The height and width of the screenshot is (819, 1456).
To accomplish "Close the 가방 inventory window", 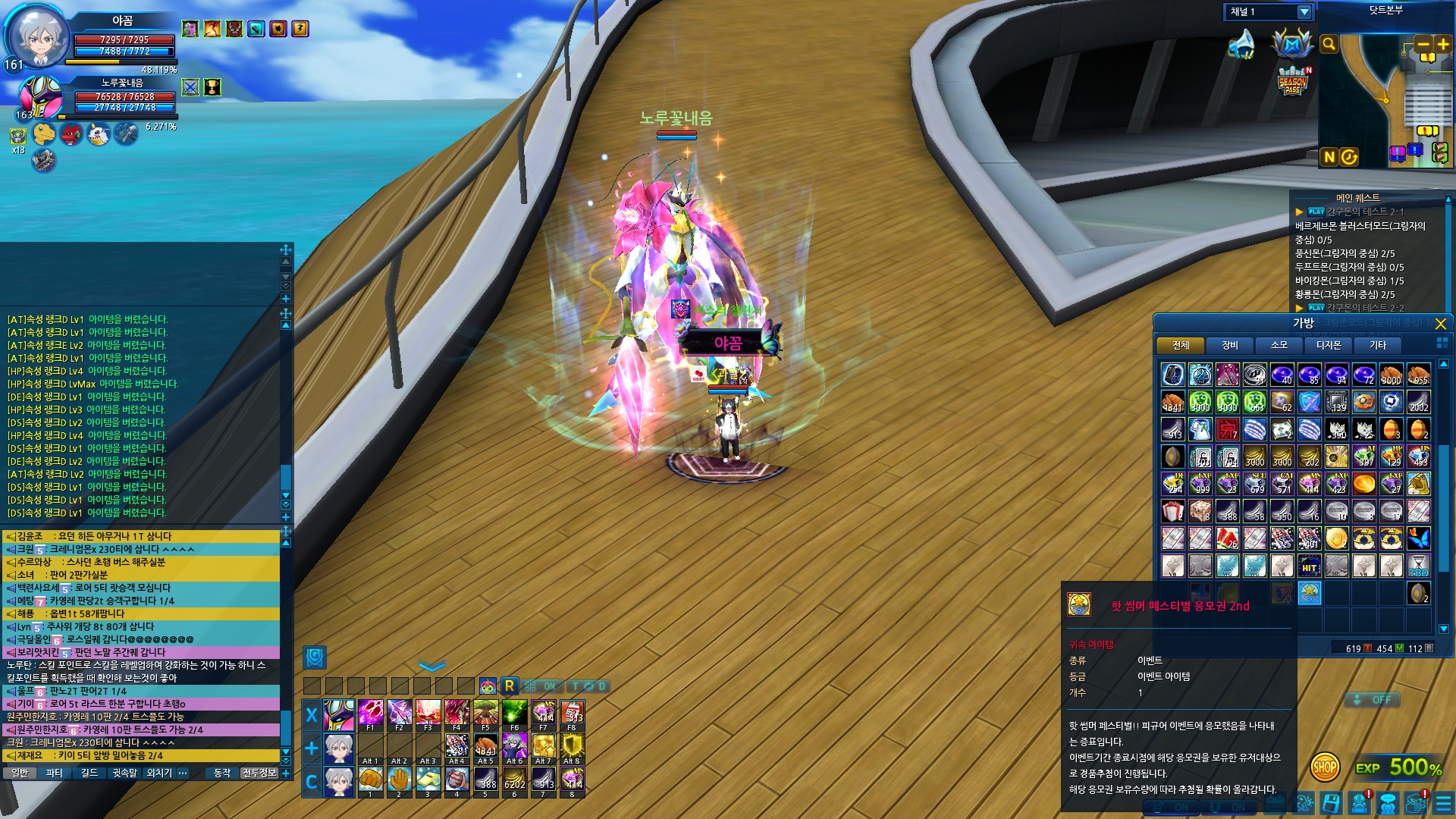I will (x=1441, y=324).
